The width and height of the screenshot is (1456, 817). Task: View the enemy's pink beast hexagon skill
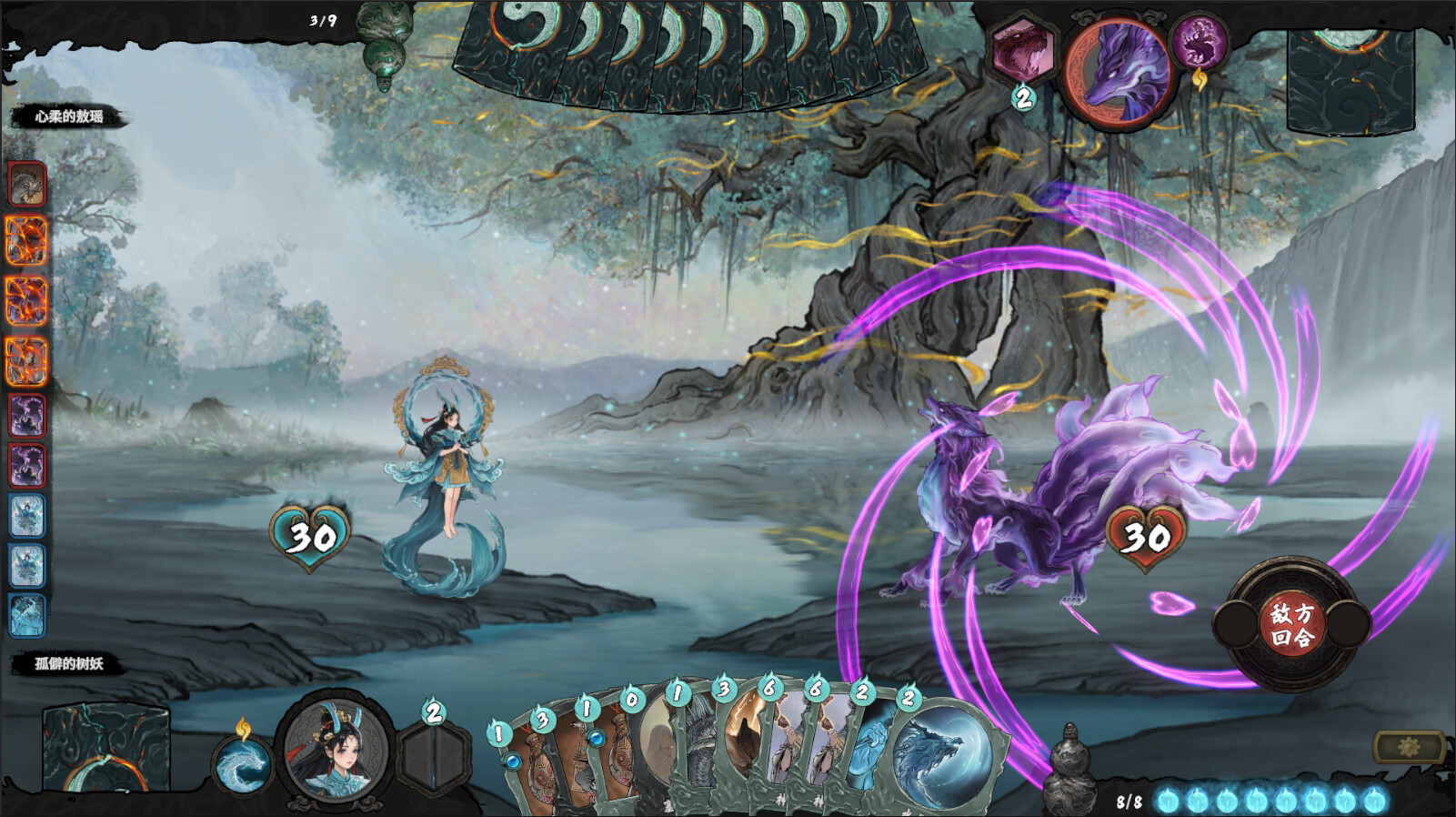(1023, 51)
